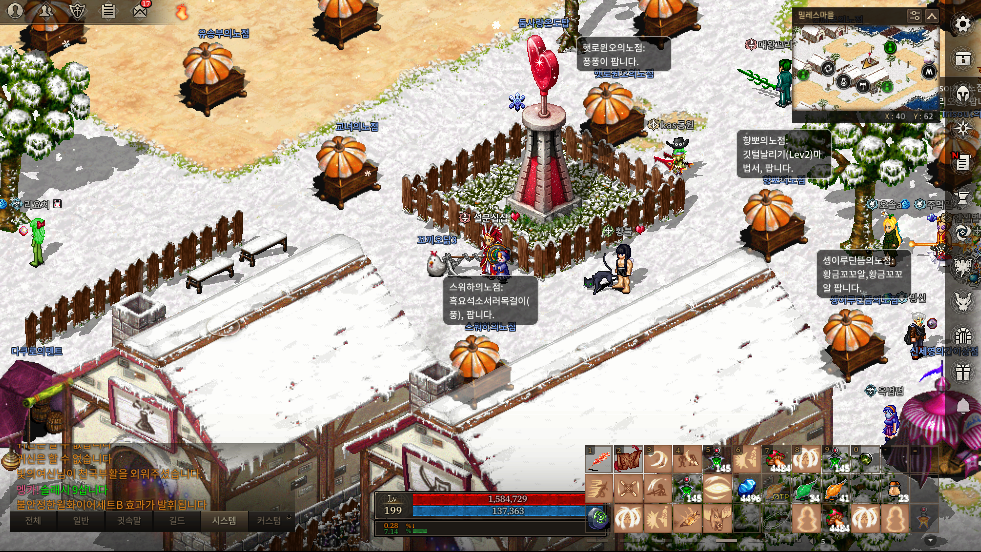Open the mail envelope with 17 notifications
Image resolution: width=981 pixels, height=552 pixels.
[x=138, y=12]
